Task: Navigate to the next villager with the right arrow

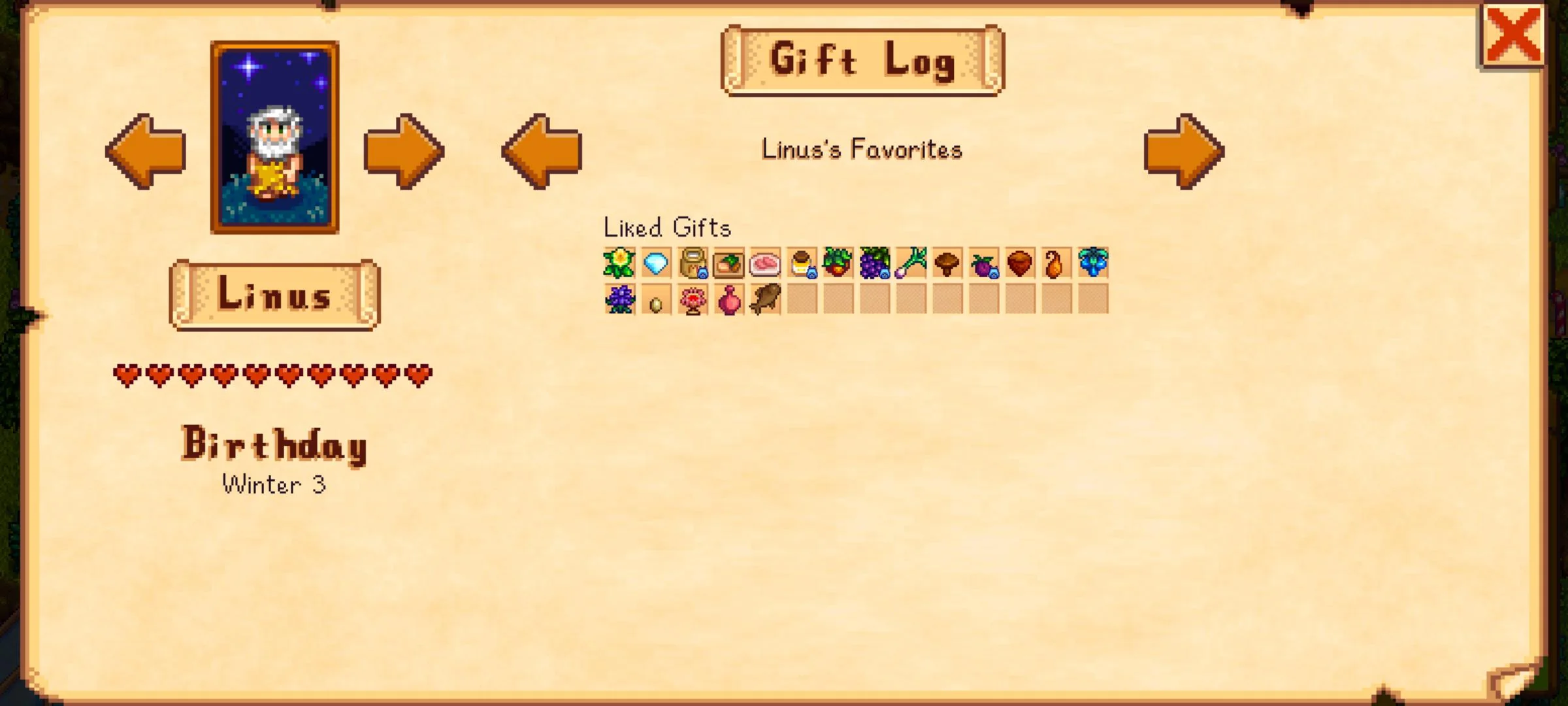Action: [406, 152]
